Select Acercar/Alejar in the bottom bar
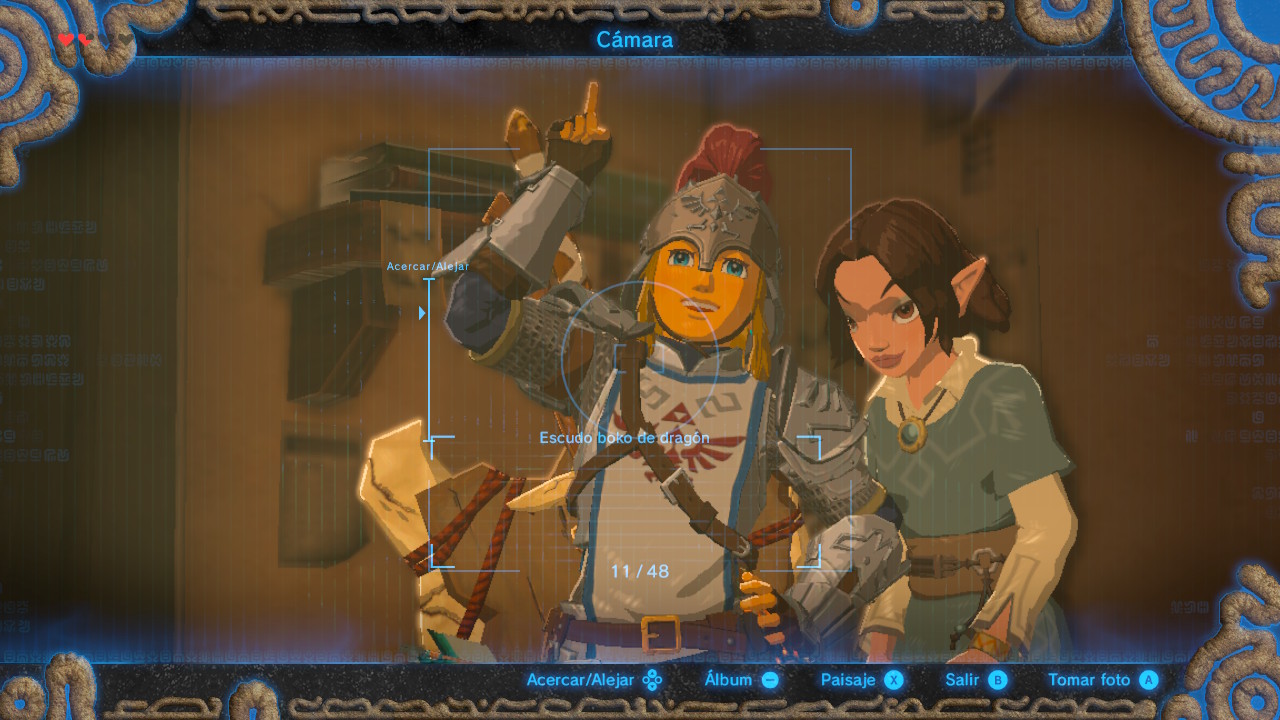The image size is (1280, 720). (x=594, y=680)
